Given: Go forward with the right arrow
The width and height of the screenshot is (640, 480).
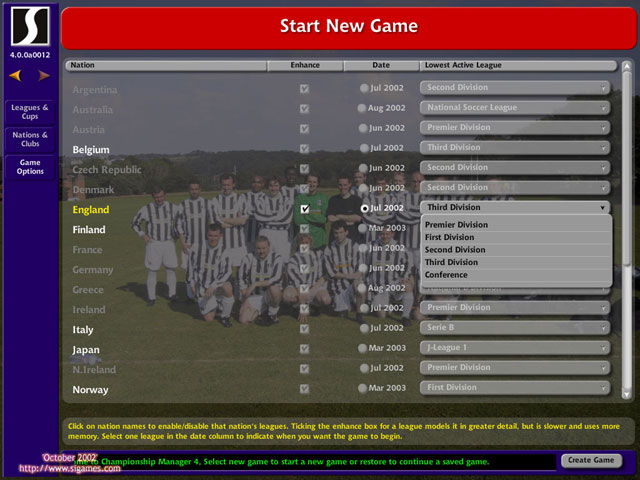Looking at the screenshot, I should click(44, 75).
